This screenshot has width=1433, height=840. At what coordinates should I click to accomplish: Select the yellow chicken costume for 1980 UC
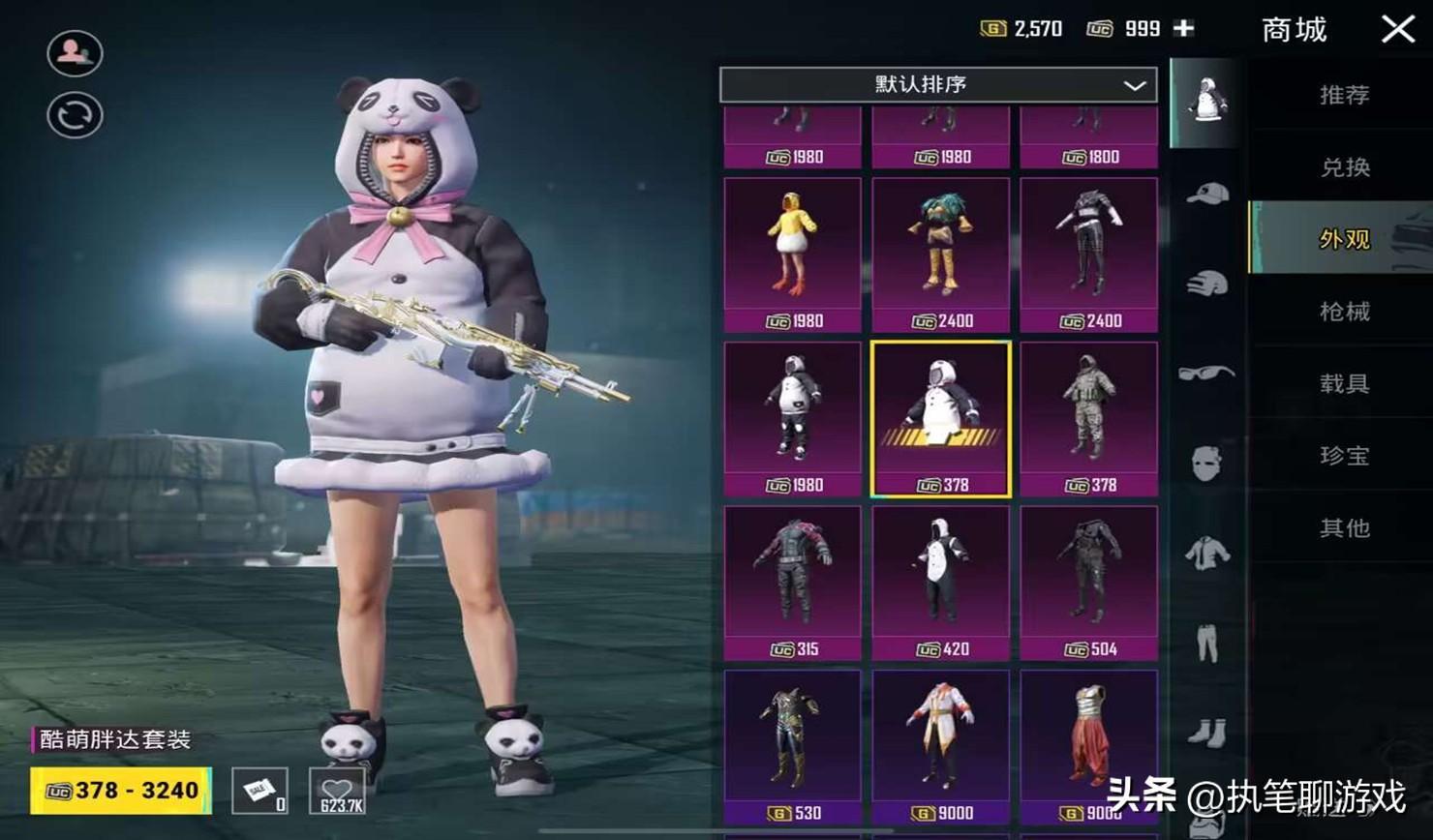792,255
